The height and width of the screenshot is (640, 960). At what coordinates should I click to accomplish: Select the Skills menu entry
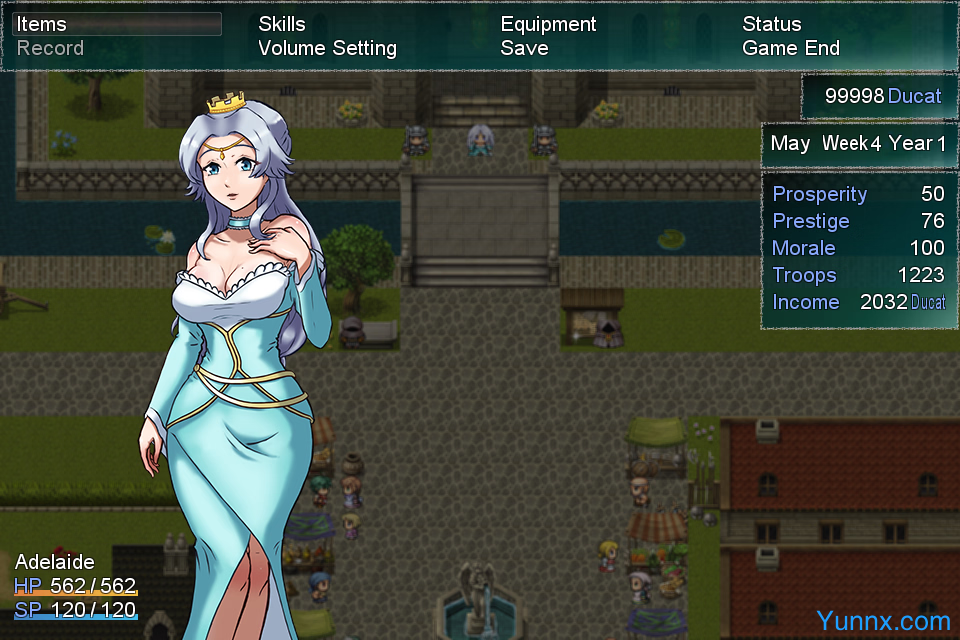[x=282, y=24]
